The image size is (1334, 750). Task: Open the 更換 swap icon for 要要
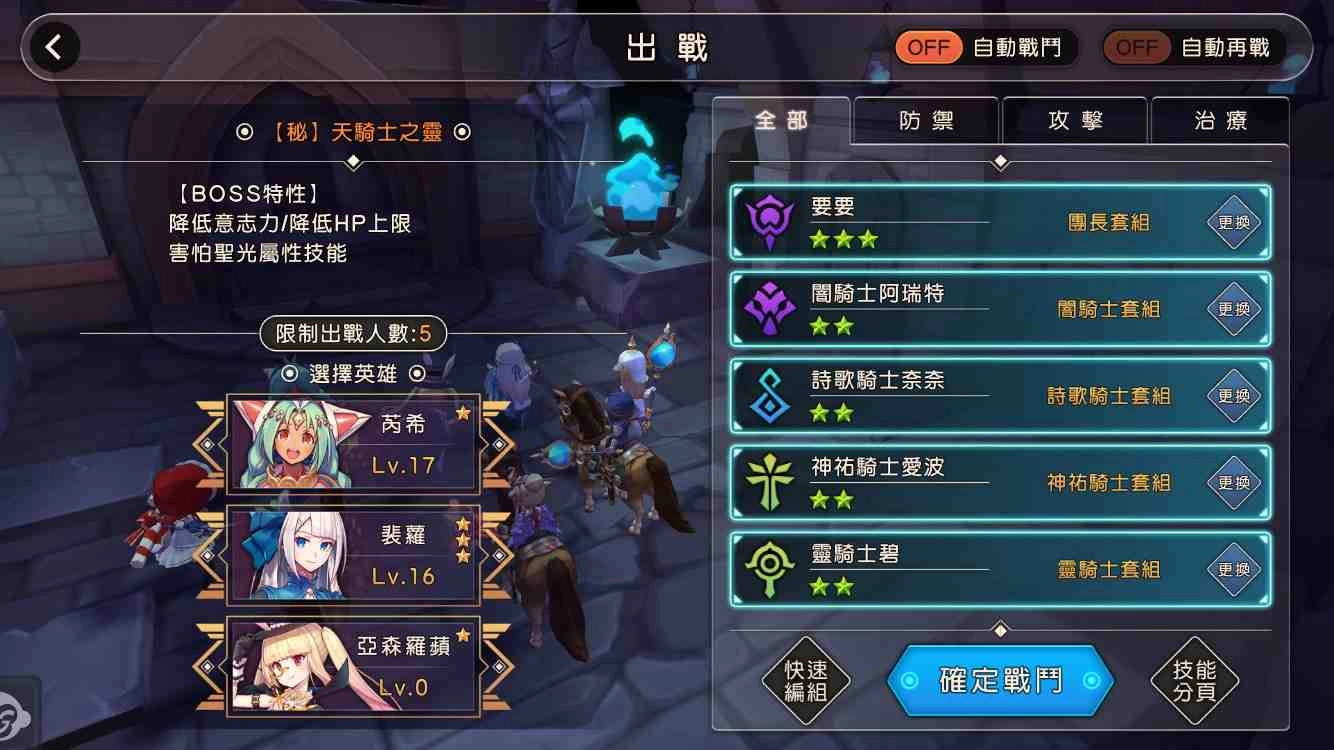pos(1233,222)
